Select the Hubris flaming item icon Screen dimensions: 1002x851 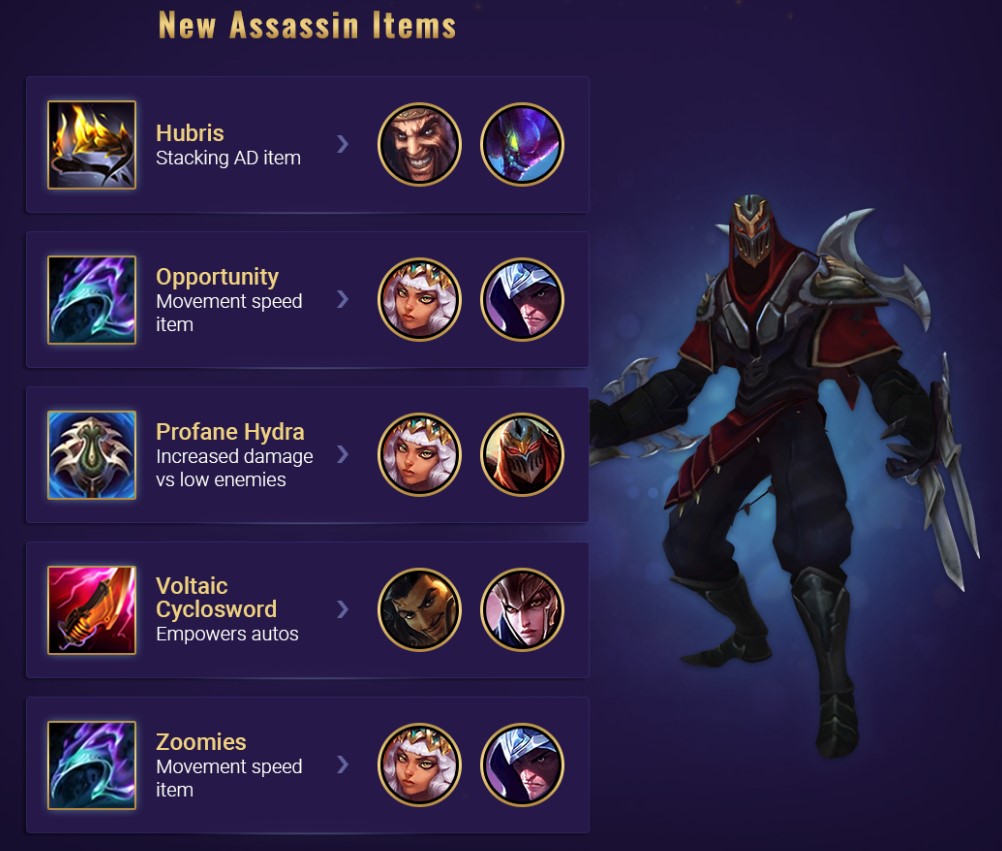pos(91,145)
